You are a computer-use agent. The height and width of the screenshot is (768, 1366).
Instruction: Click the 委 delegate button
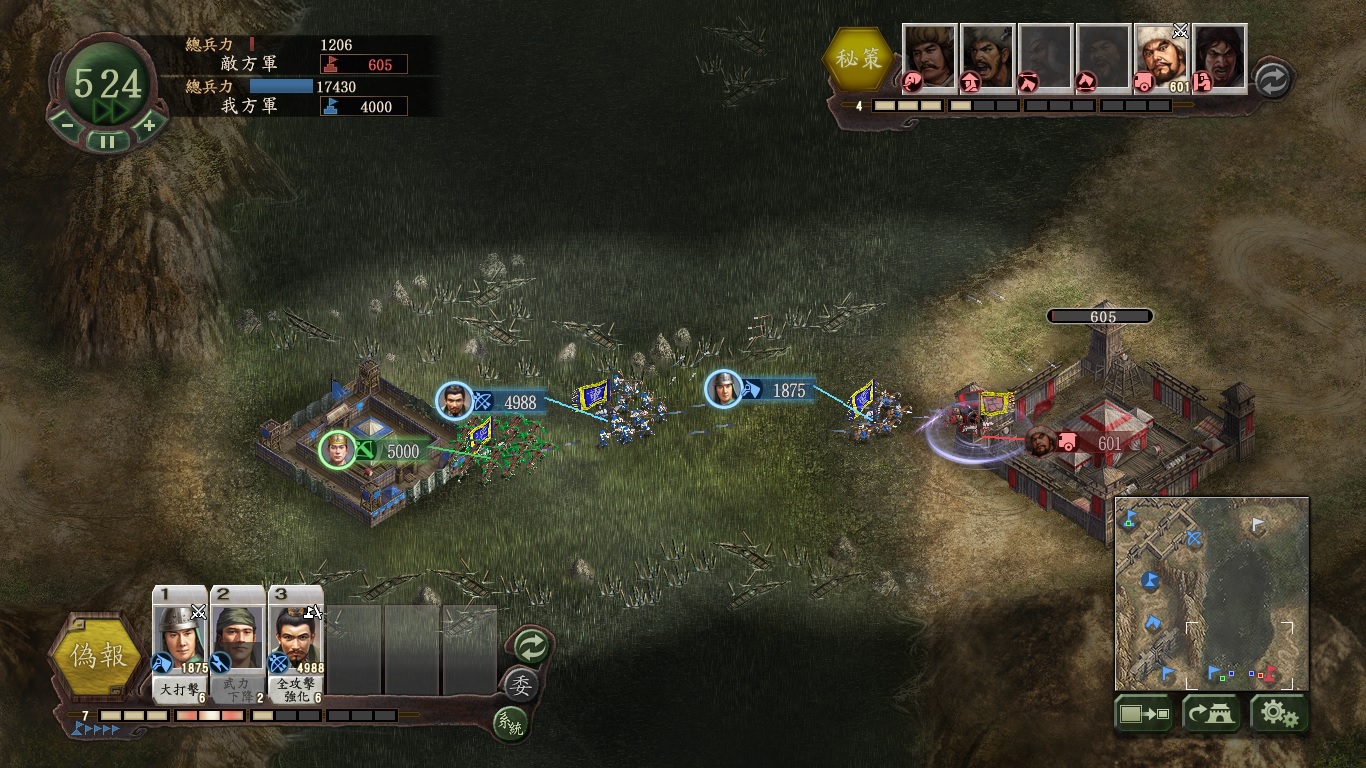point(520,685)
